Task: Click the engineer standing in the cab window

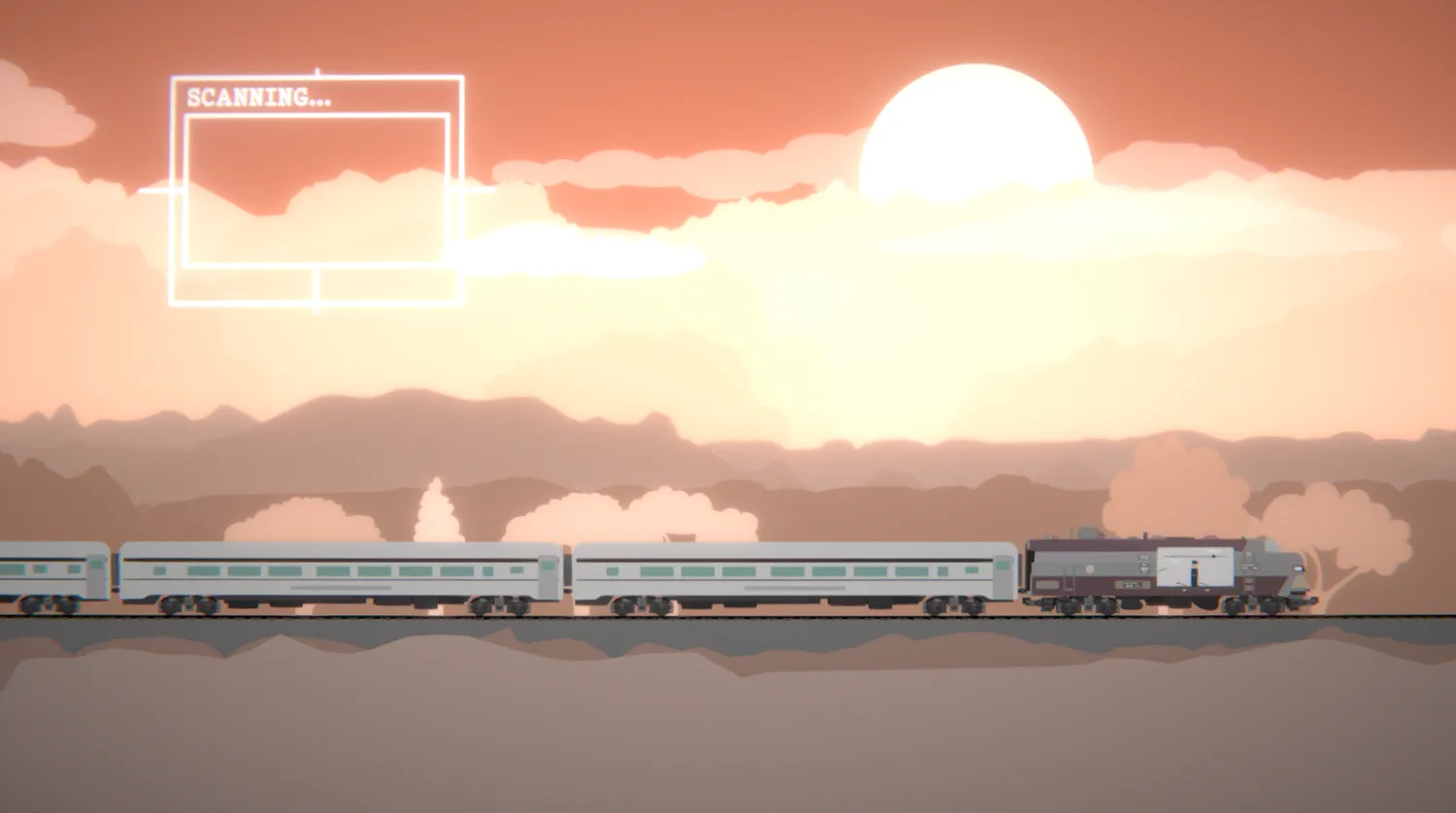Action: click(x=1194, y=574)
